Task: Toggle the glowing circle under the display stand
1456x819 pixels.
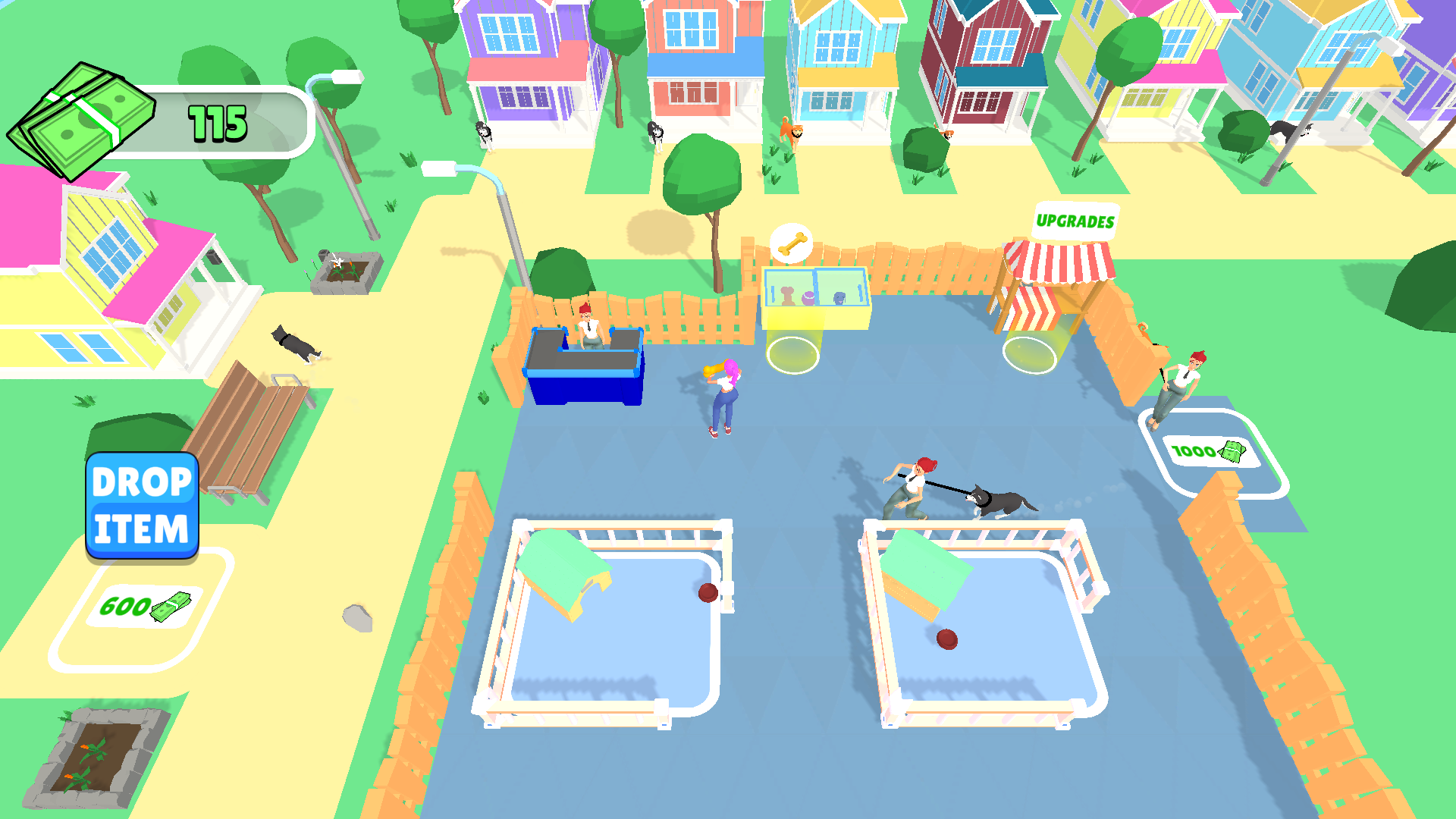Action: 792,355
